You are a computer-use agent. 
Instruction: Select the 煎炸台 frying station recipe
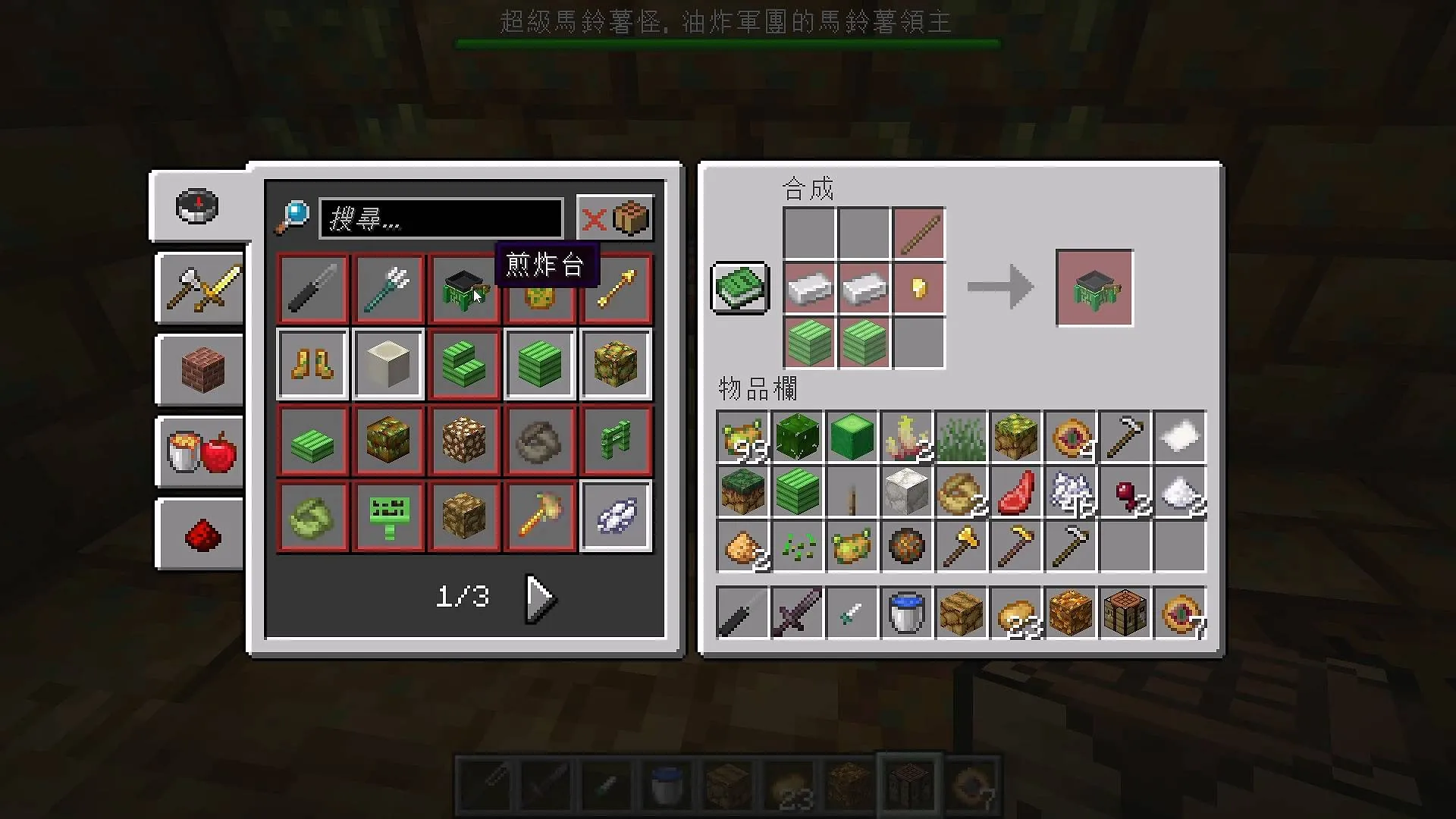point(463,288)
